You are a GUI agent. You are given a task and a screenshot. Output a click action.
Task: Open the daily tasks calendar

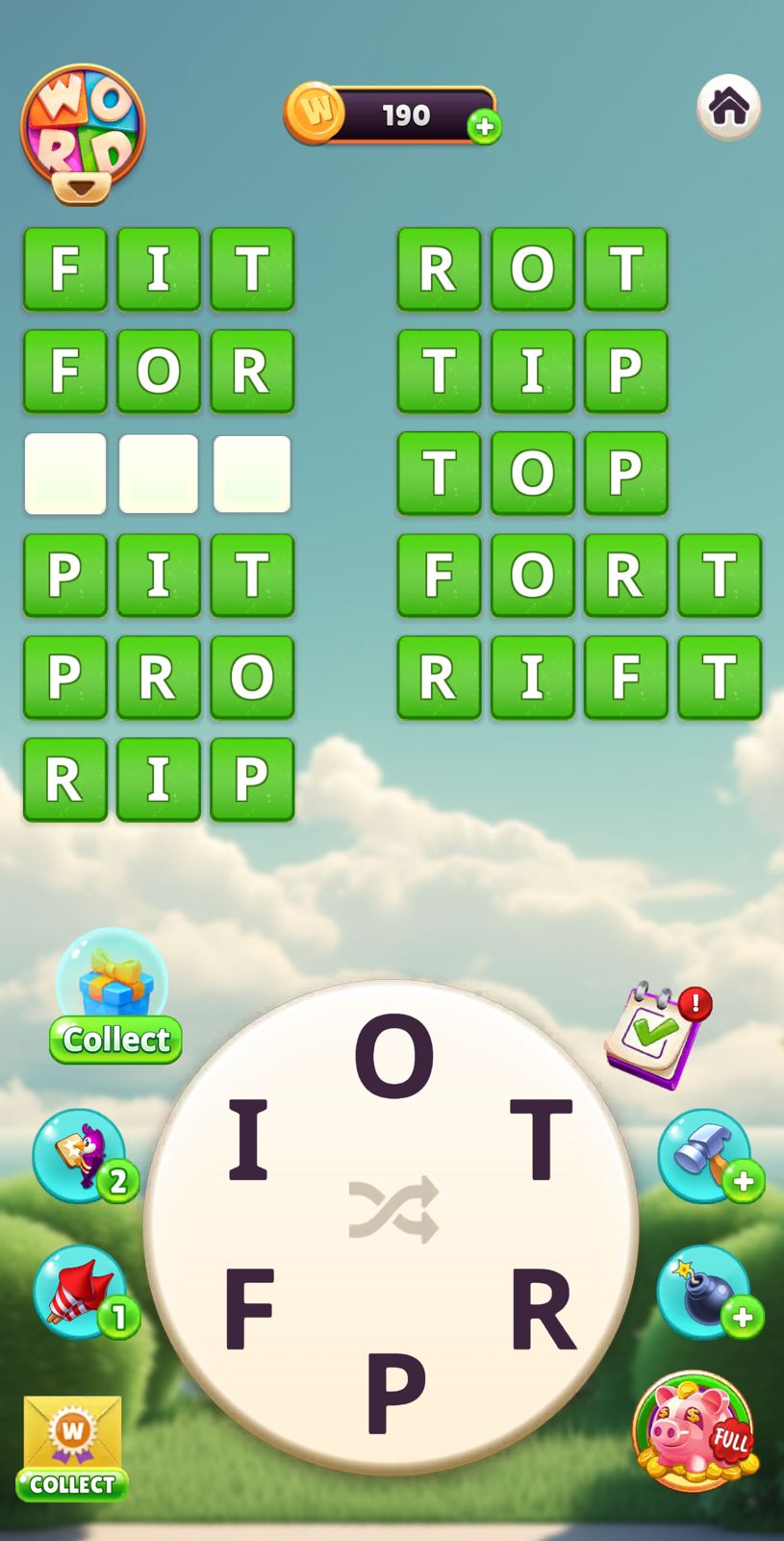(x=657, y=1035)
